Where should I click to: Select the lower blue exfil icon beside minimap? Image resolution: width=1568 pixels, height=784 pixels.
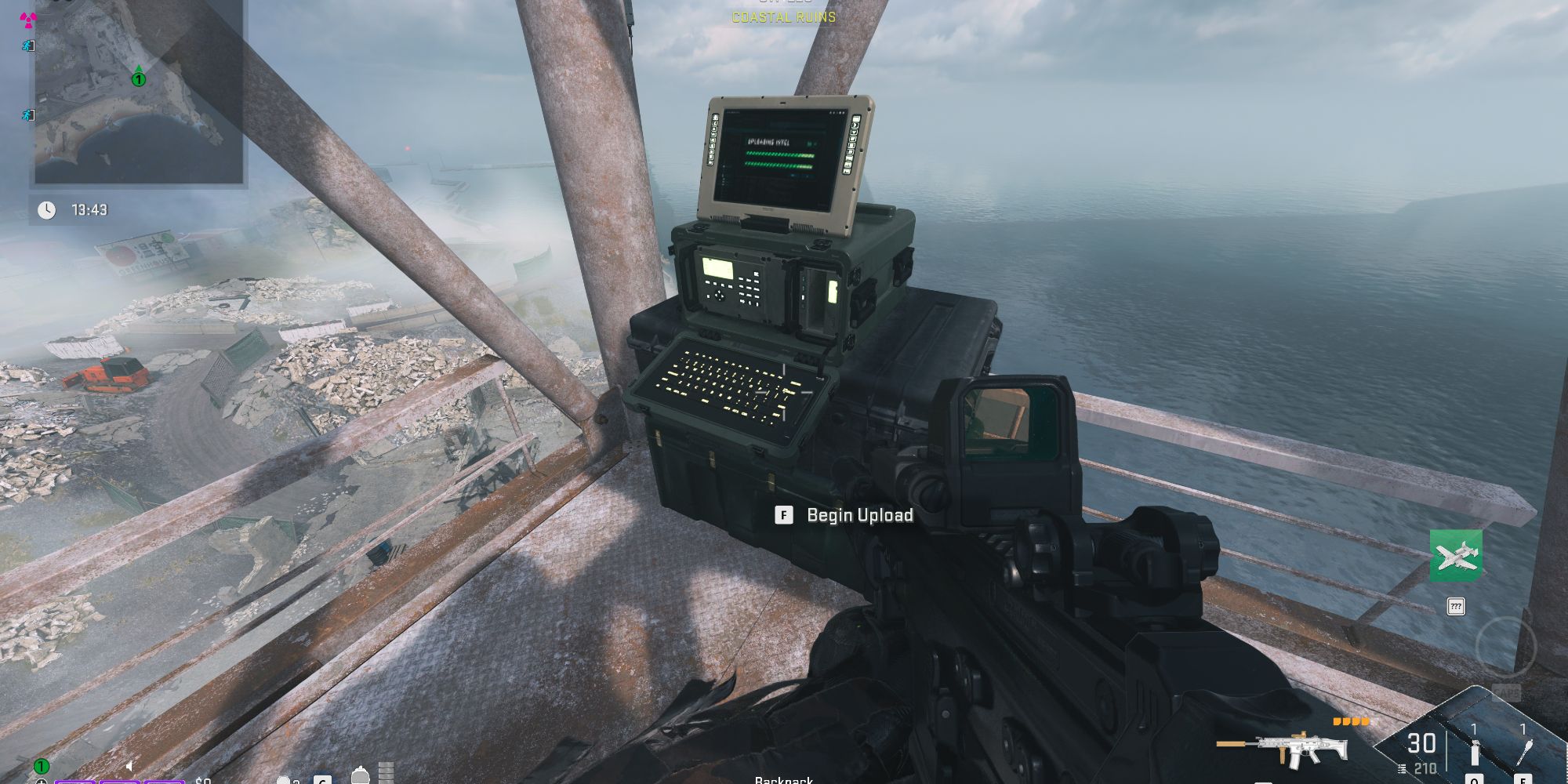[27, 115]
